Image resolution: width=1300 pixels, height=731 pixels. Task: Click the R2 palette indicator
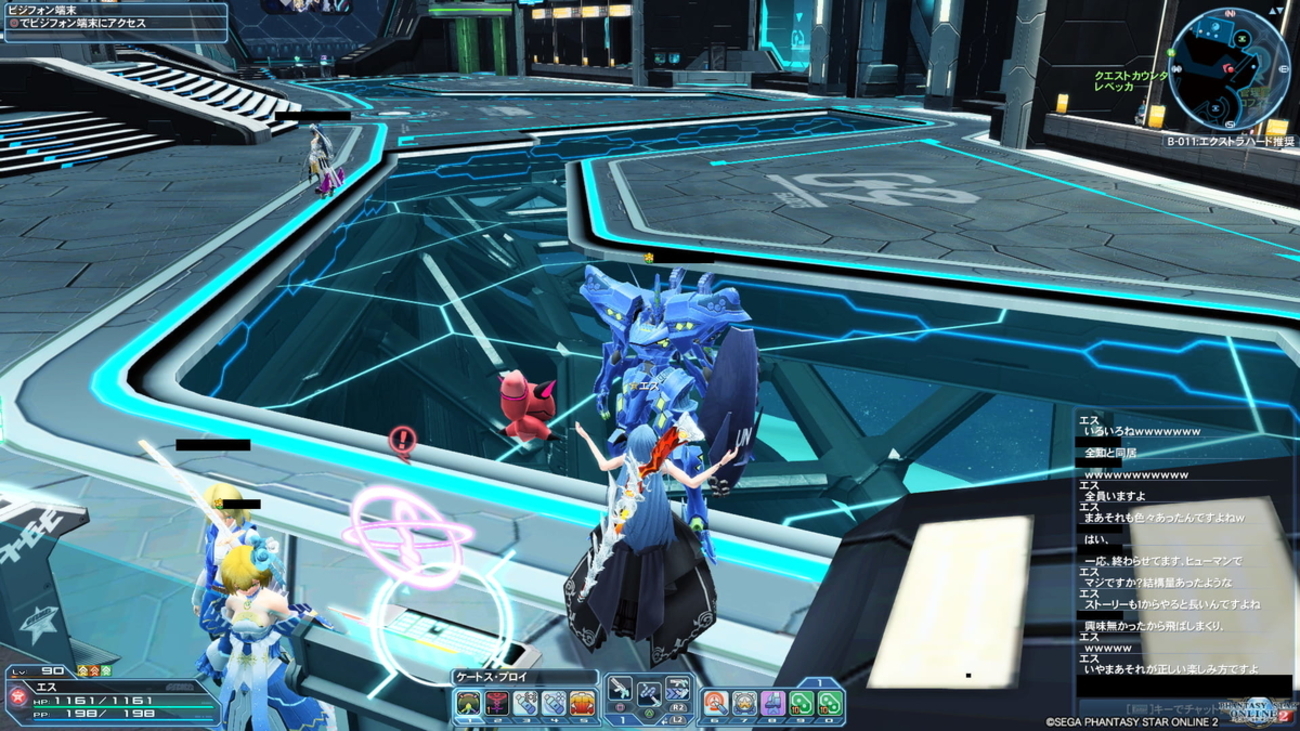click(676, 709)
